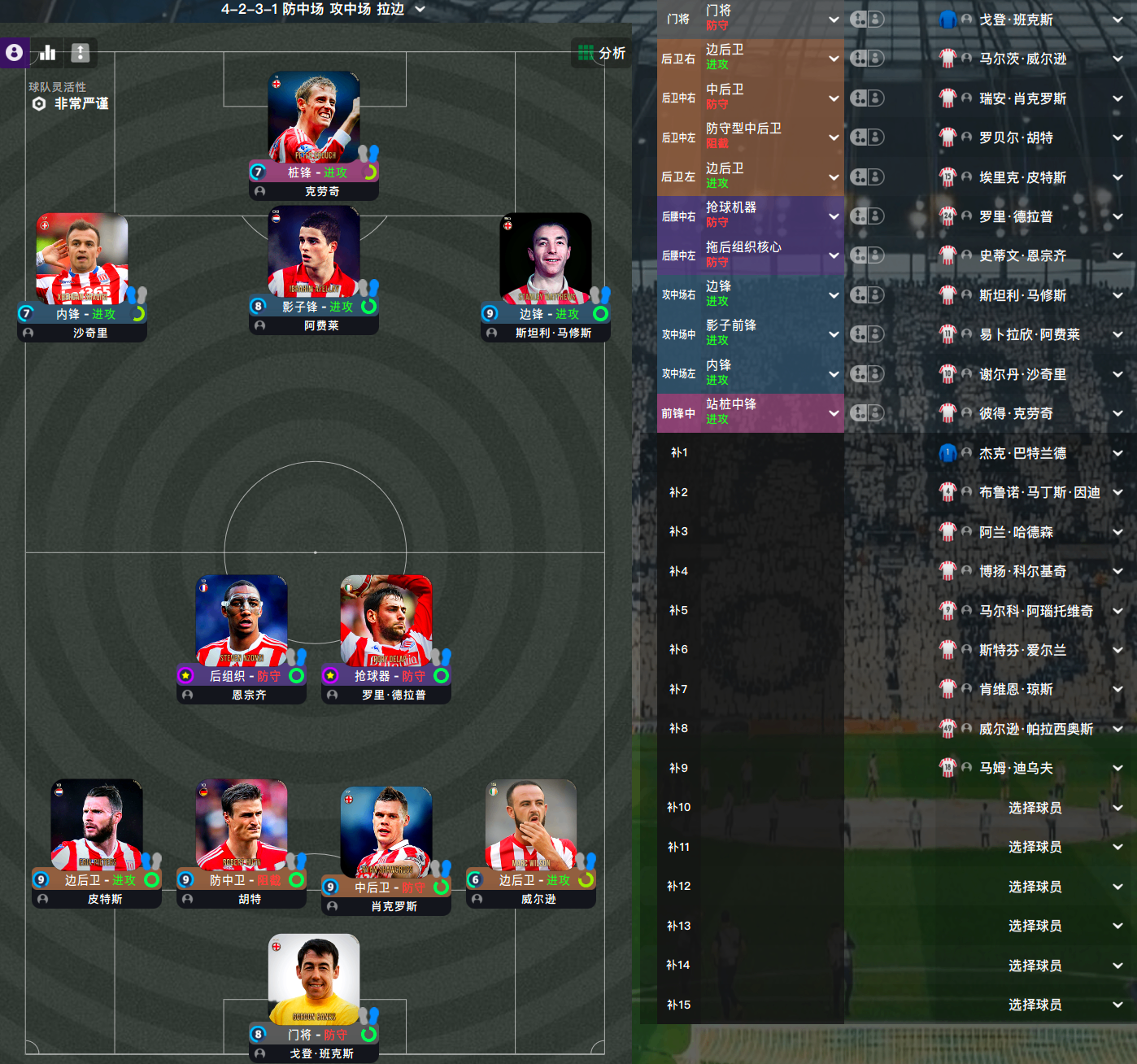The image size is (1137, 1064).
Task: Click 非常严谨 team fluidity indicator
Action: [x=81, y=103]
